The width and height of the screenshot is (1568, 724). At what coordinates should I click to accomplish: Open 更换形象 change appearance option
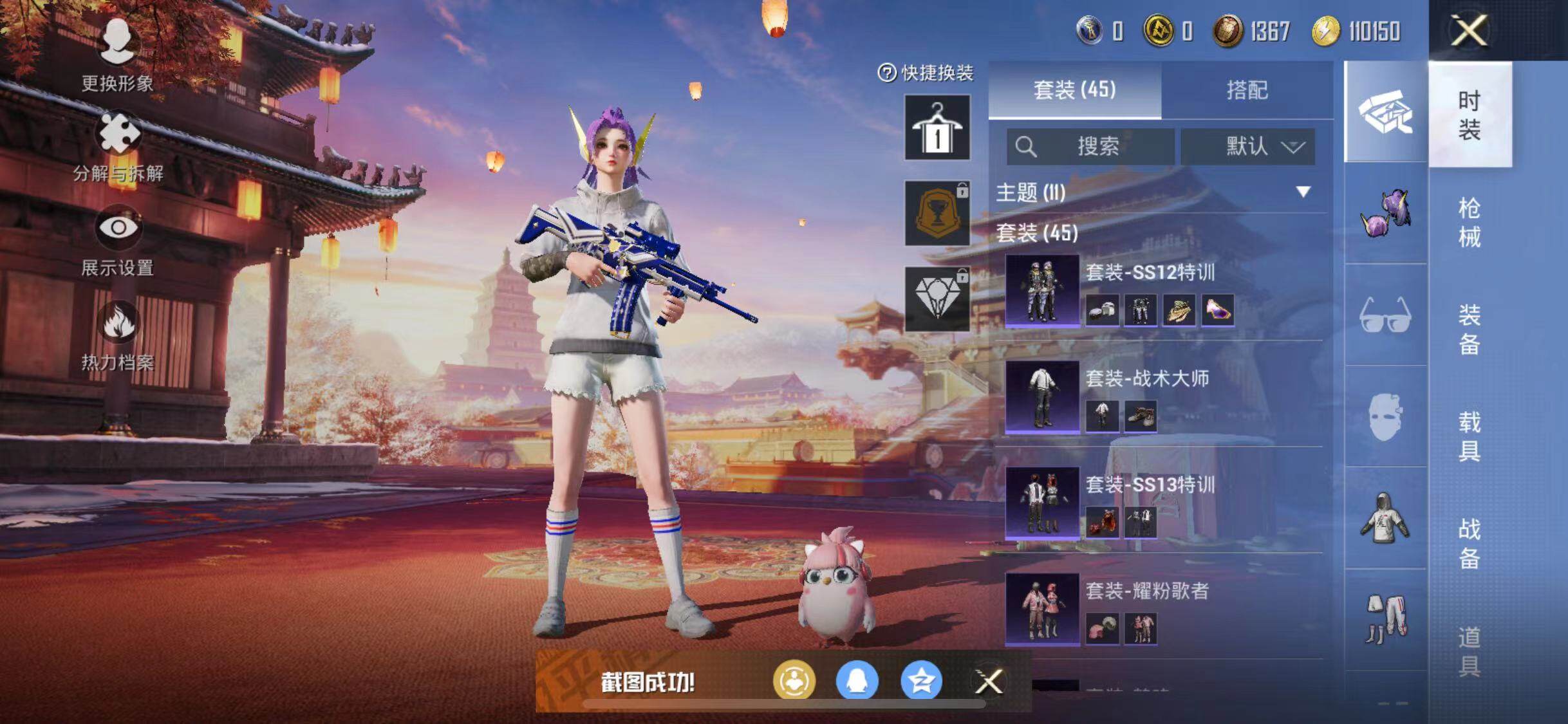[117, 55]
